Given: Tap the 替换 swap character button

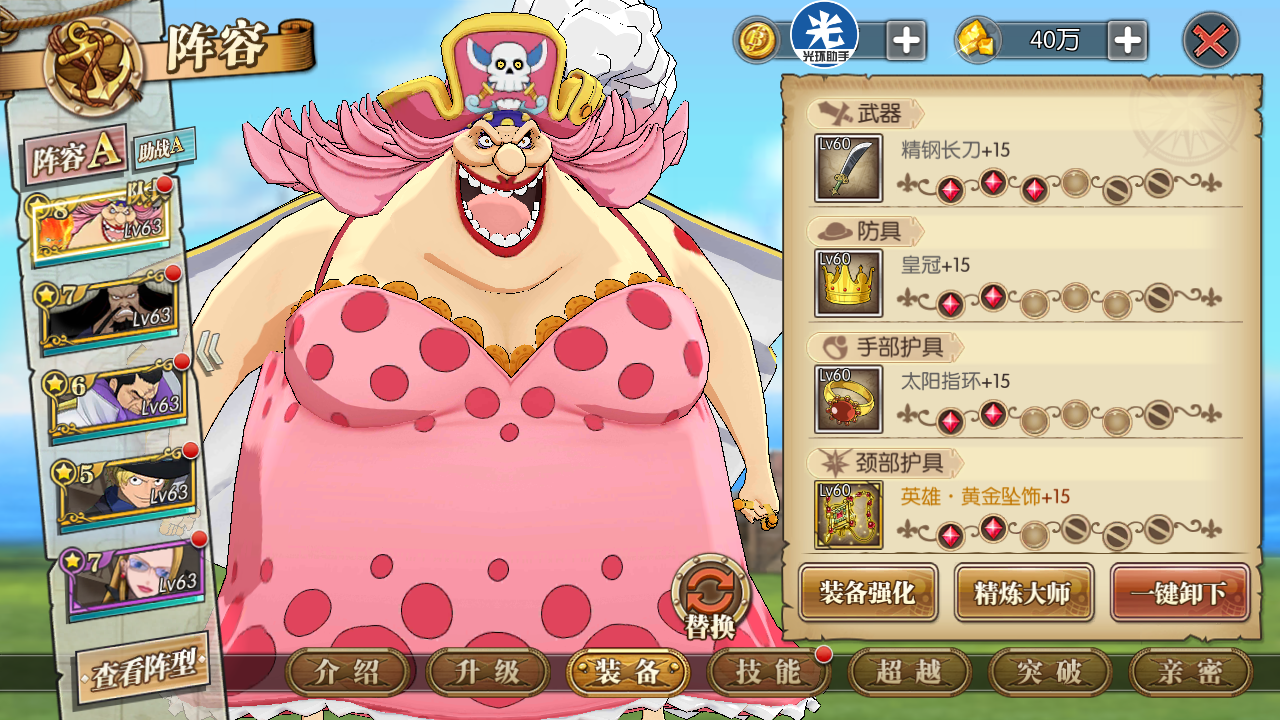Looking at the screenshot, I should coord(710,598).
